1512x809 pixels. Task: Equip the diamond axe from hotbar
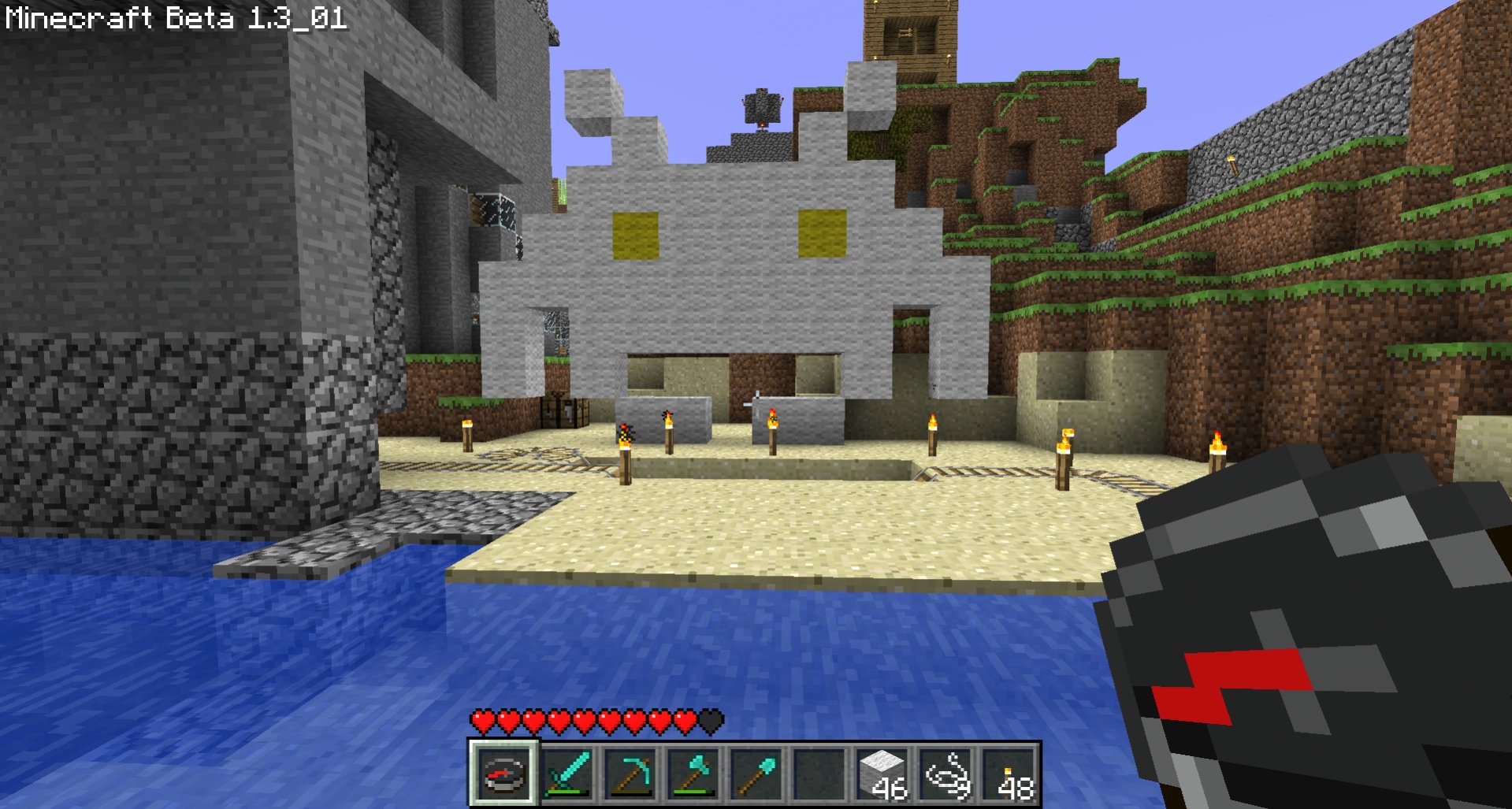[693, 773]
